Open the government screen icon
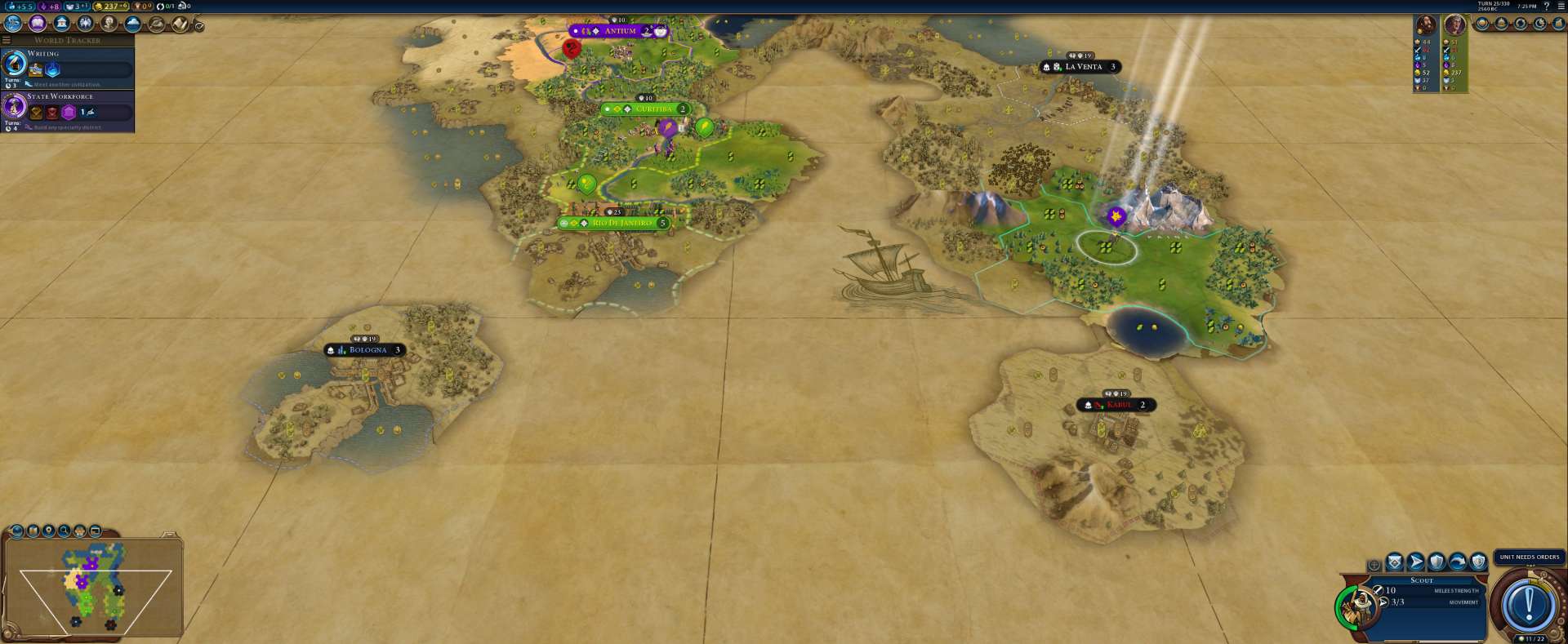 (x=61, y=24)
